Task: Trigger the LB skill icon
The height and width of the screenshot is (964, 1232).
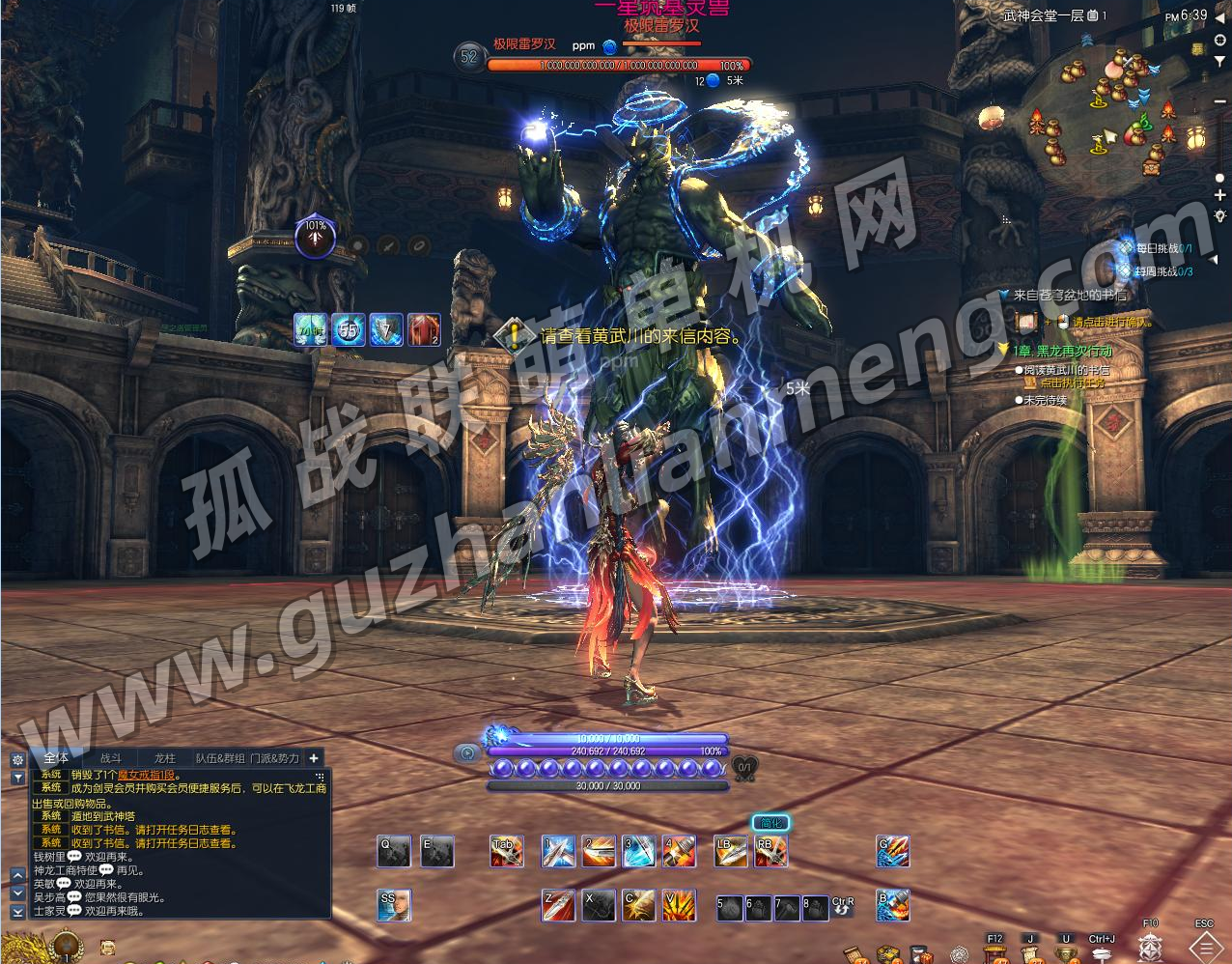Action: pyautogui.click(x=730, y=851)
